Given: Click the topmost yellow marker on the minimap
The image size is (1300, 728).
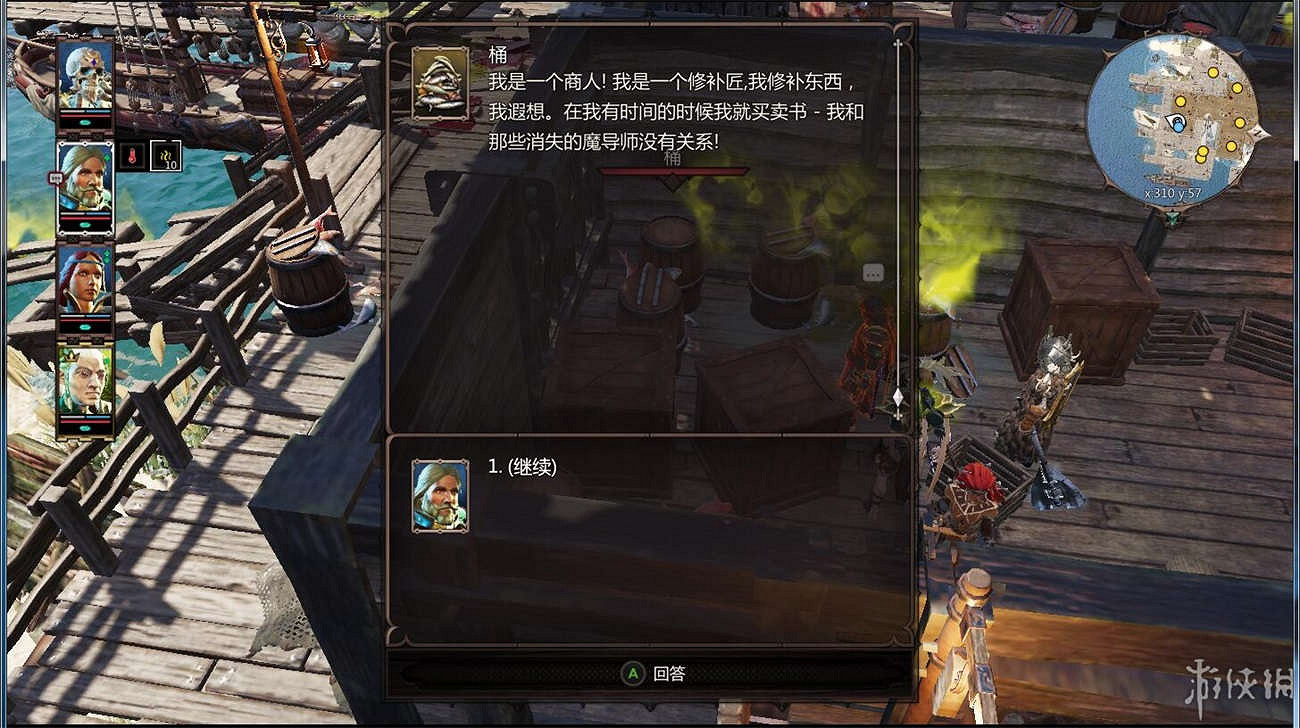Looking at the screenshot, I should click(1213, 72).
